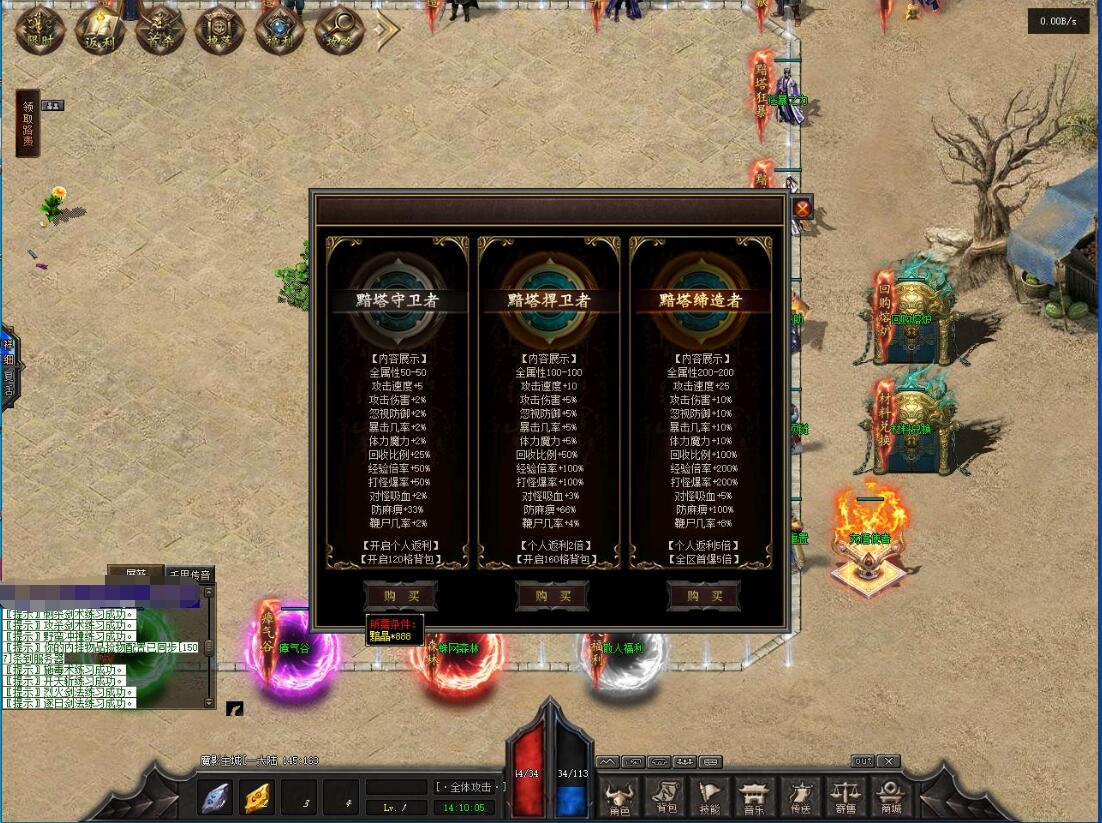Open the 传送 teleport menu

(800, 797)
